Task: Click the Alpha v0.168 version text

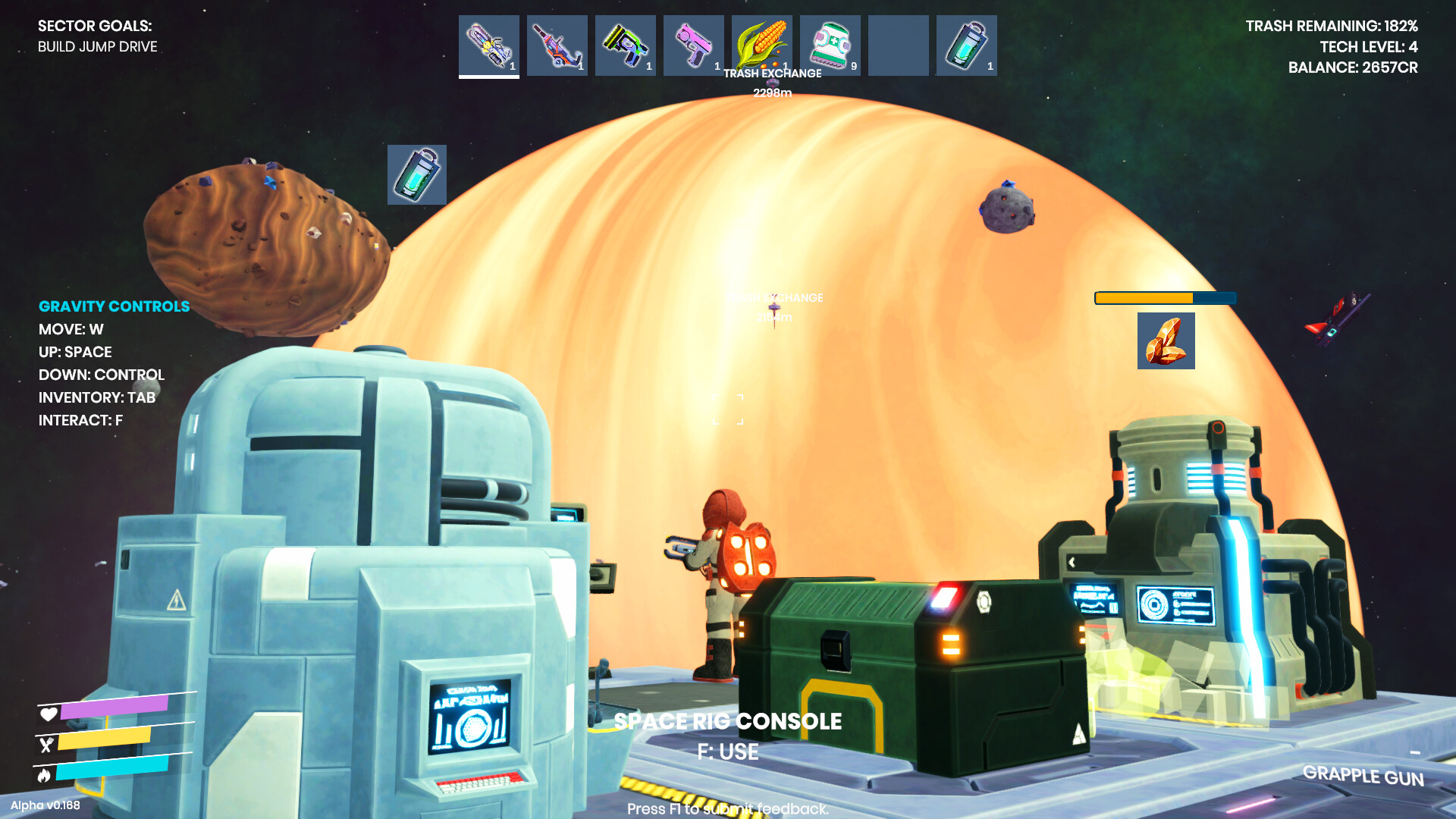Action: point(47,806)
